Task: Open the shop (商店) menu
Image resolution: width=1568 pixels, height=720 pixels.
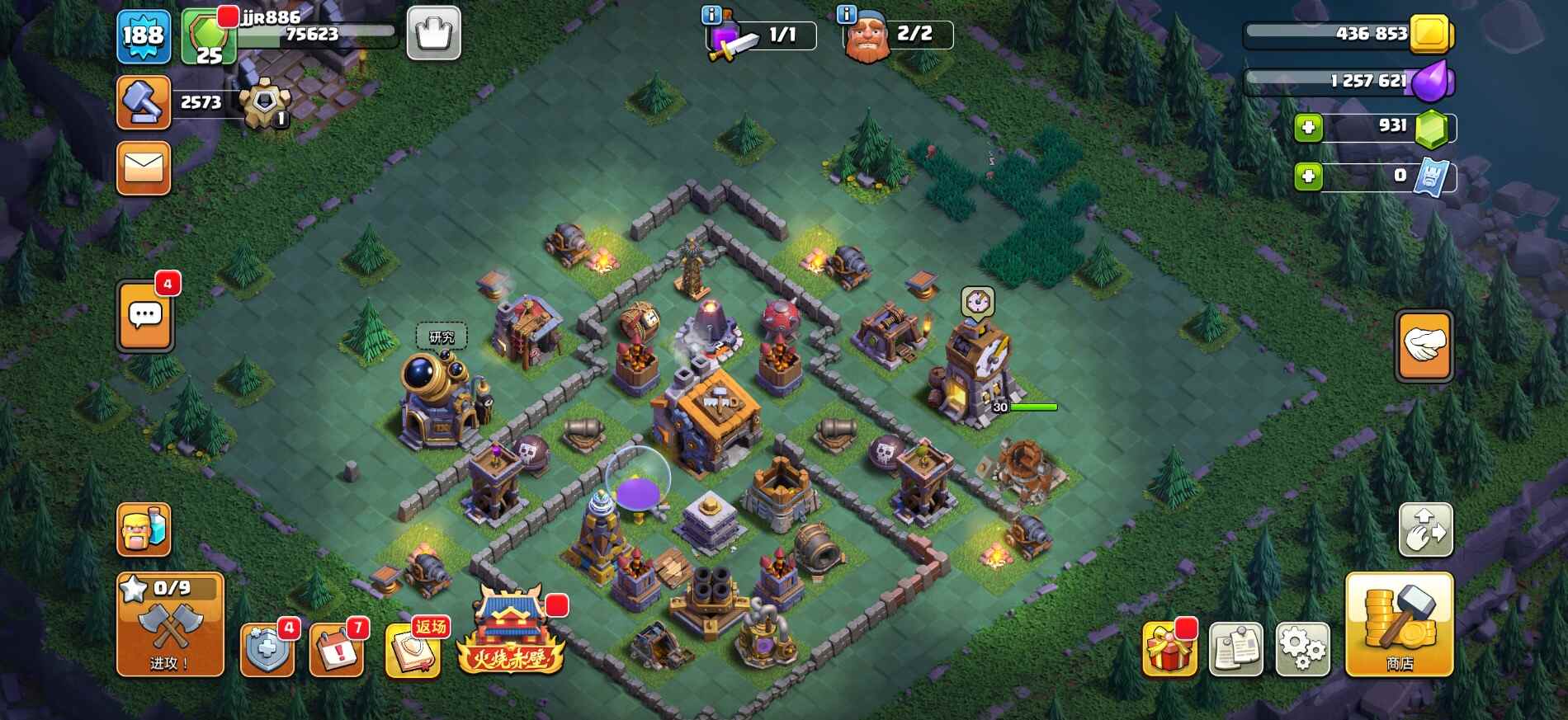Action: (x=1399, y=624)
